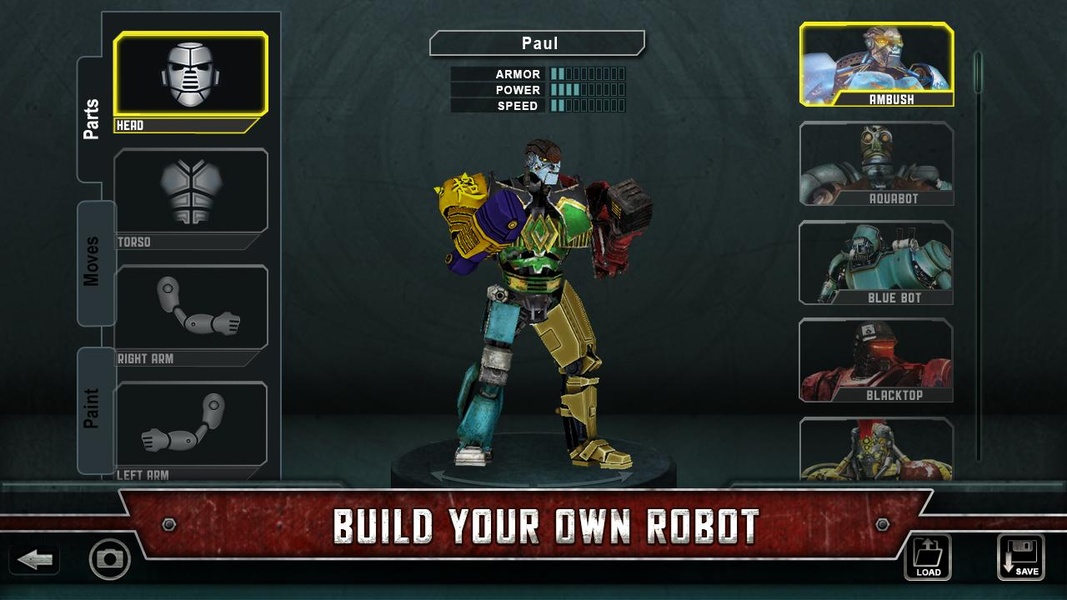Switch to the Parts tab
This screenshot has height=600, width=1067.
pos(92,120)
